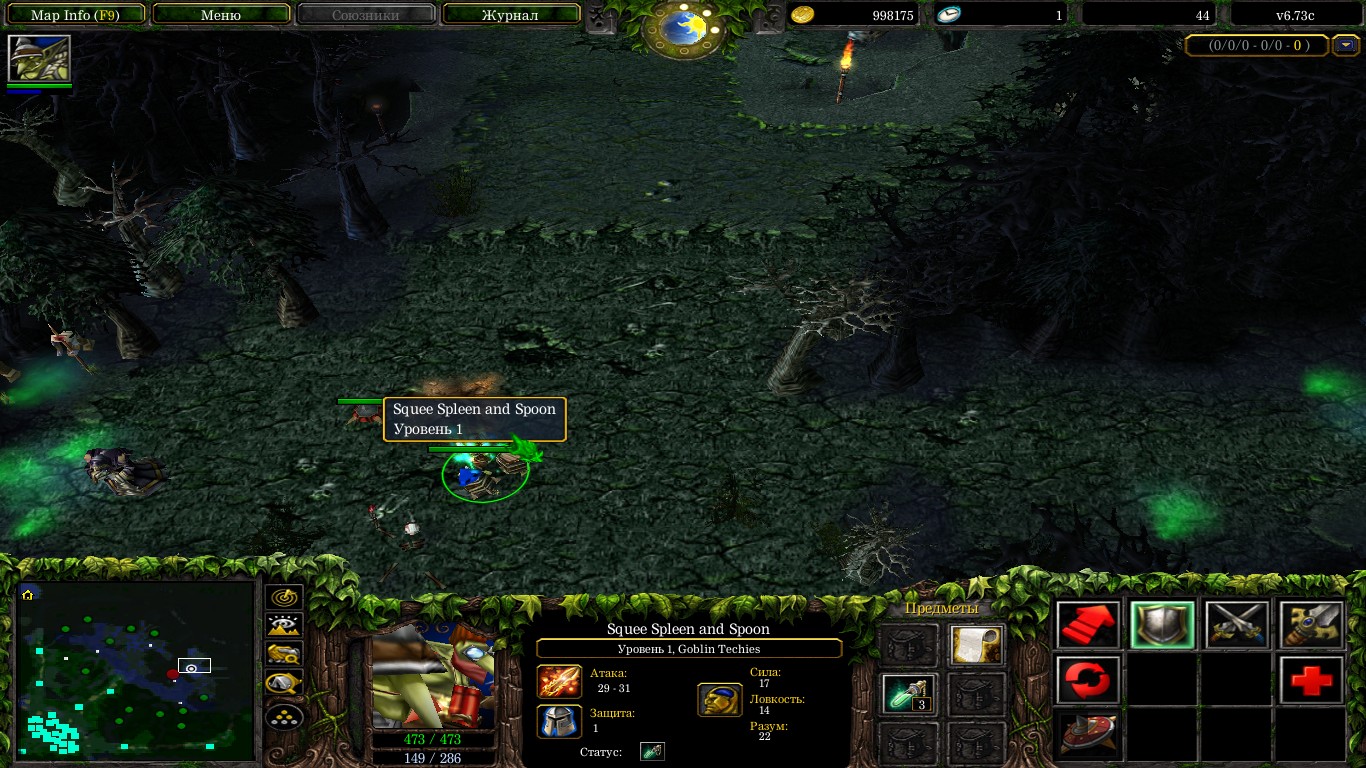Click the Goblin Techies 3D portrait
This screenshot has width=1366, height=768.
click(x=433, y=678)
